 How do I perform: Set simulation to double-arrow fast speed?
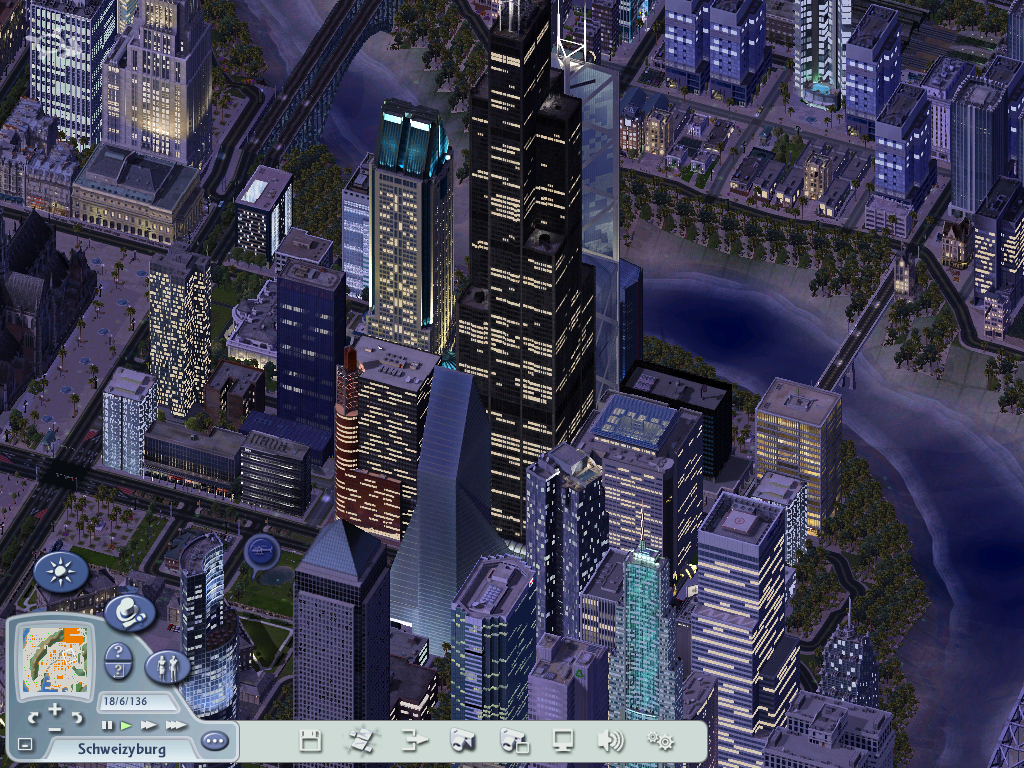pyautogui.click(x=149, y=725)
